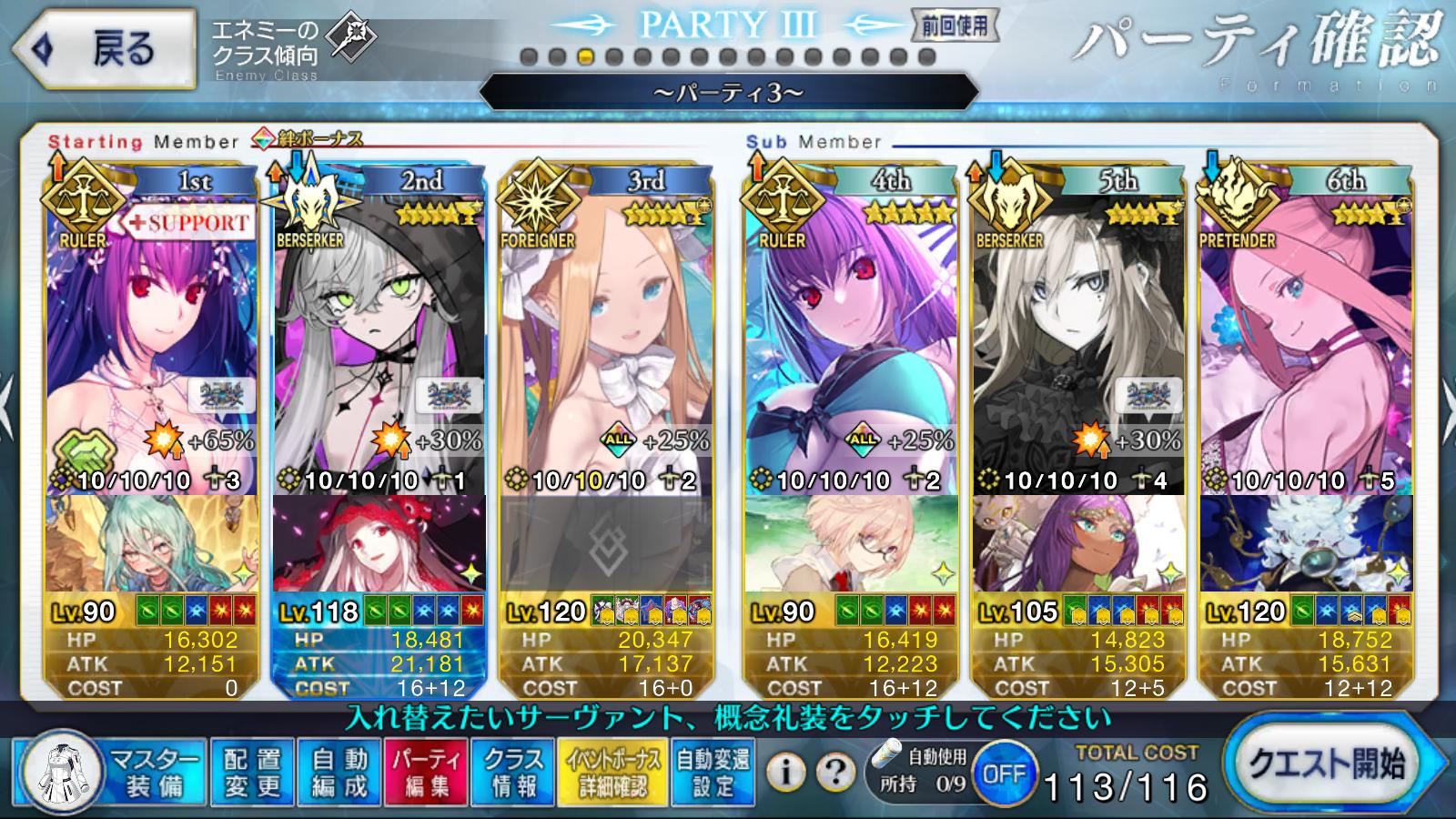This screenshot has height=819, width=1456.
Task: Start the quest with クエスト開始
Action: (1329, 766)
